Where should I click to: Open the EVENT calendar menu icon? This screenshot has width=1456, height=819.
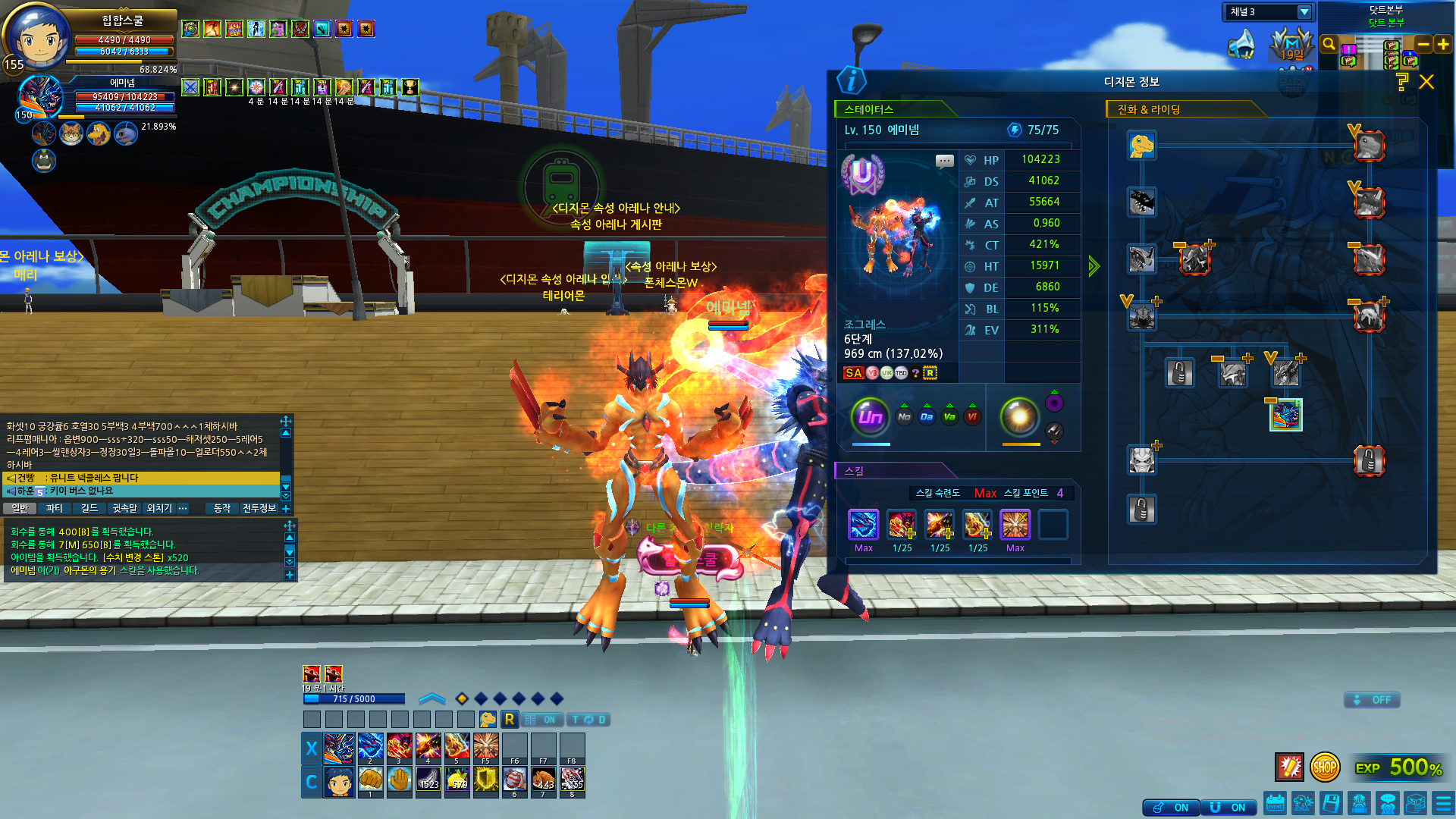click(1275, 803)
